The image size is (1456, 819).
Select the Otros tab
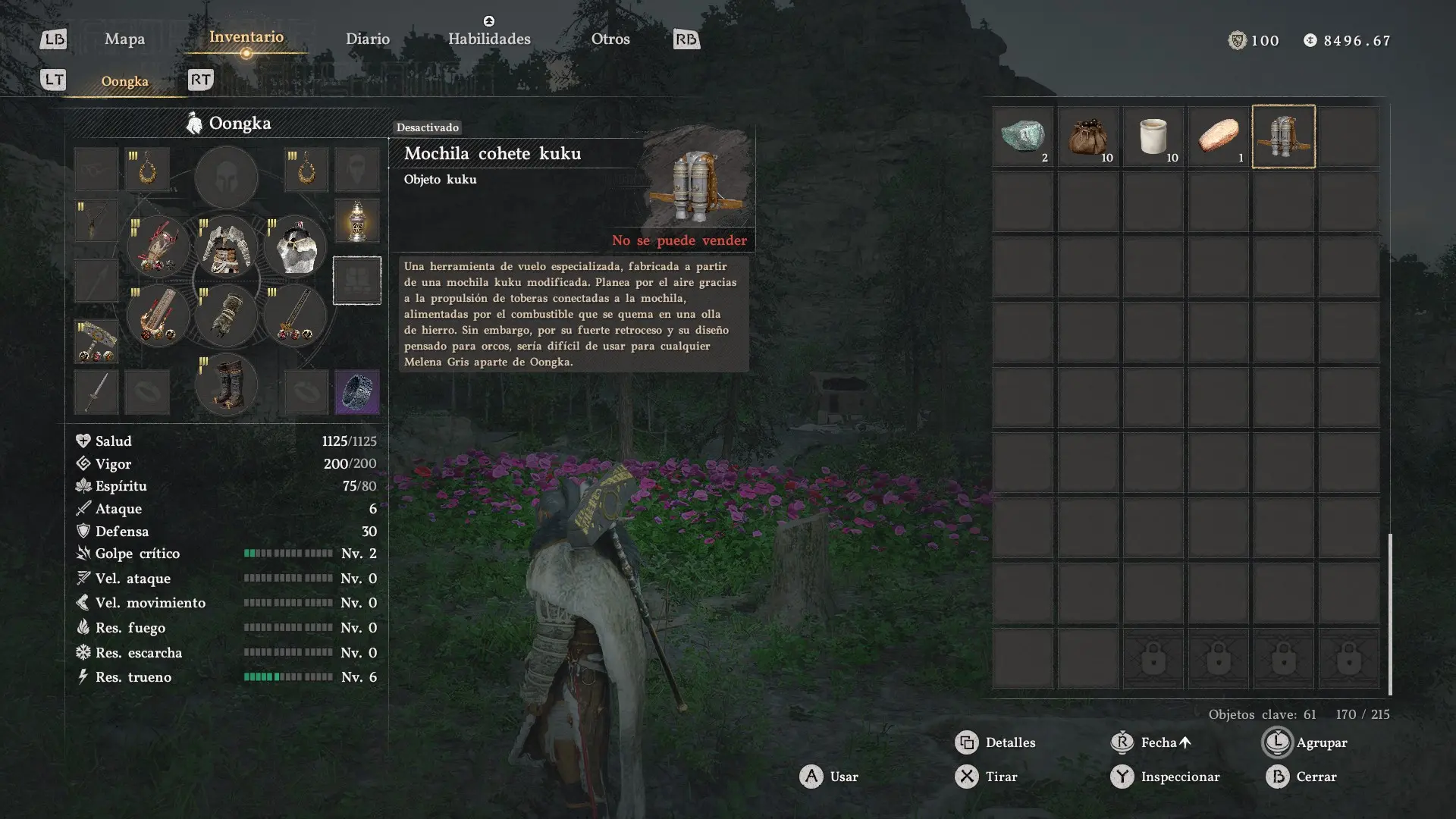coord(610,39)
